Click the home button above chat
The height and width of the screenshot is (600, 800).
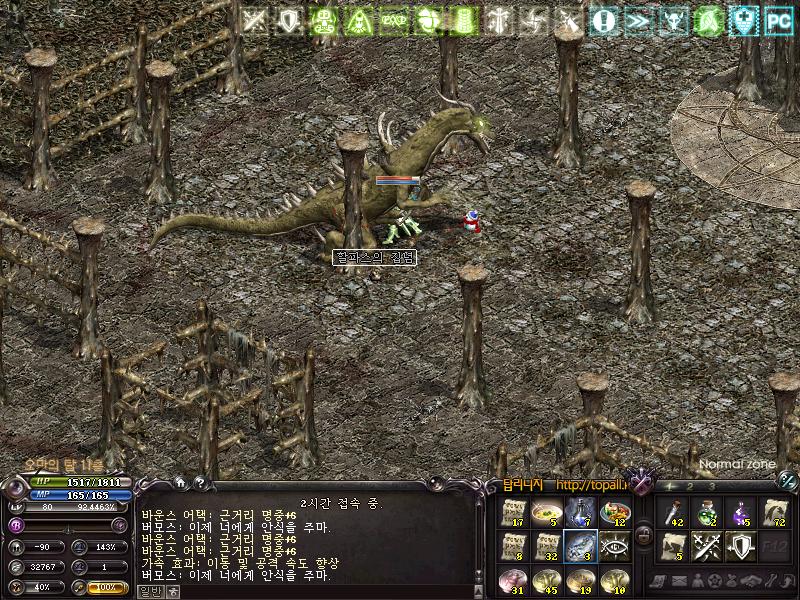click(180, 482)
